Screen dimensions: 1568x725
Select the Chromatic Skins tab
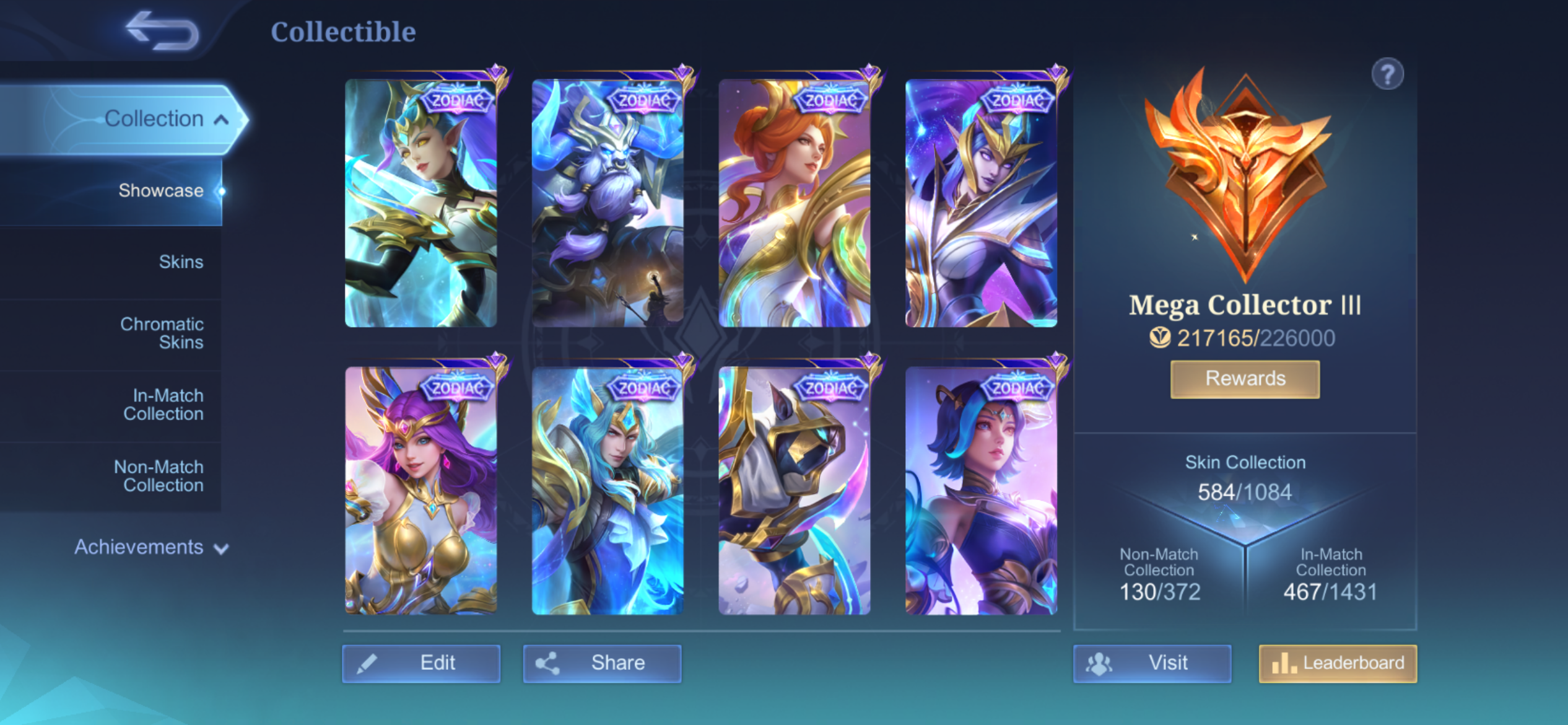pyautogui.click(x=162, y=333)
